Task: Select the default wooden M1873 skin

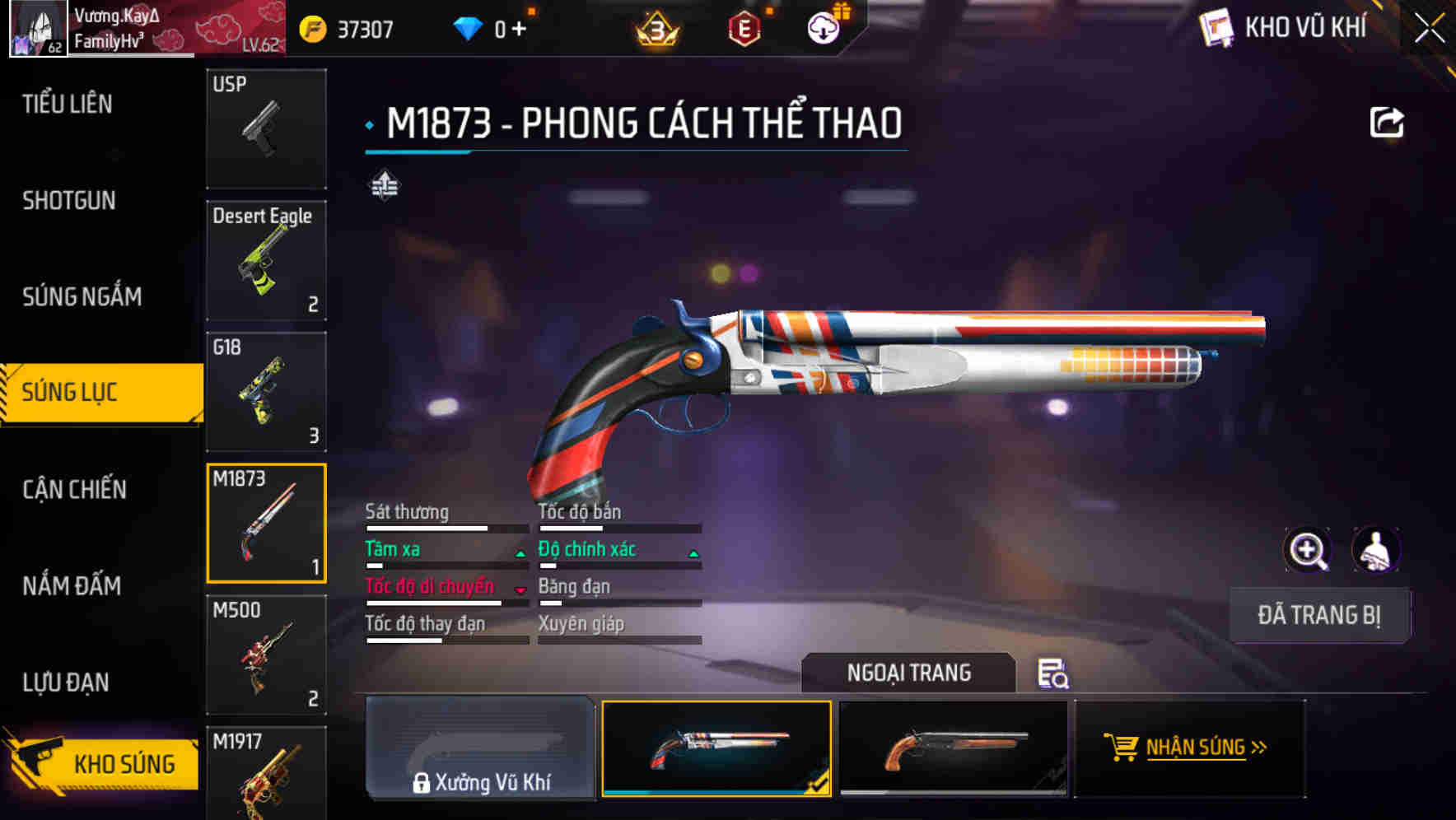Action: [x=953, y=748]
